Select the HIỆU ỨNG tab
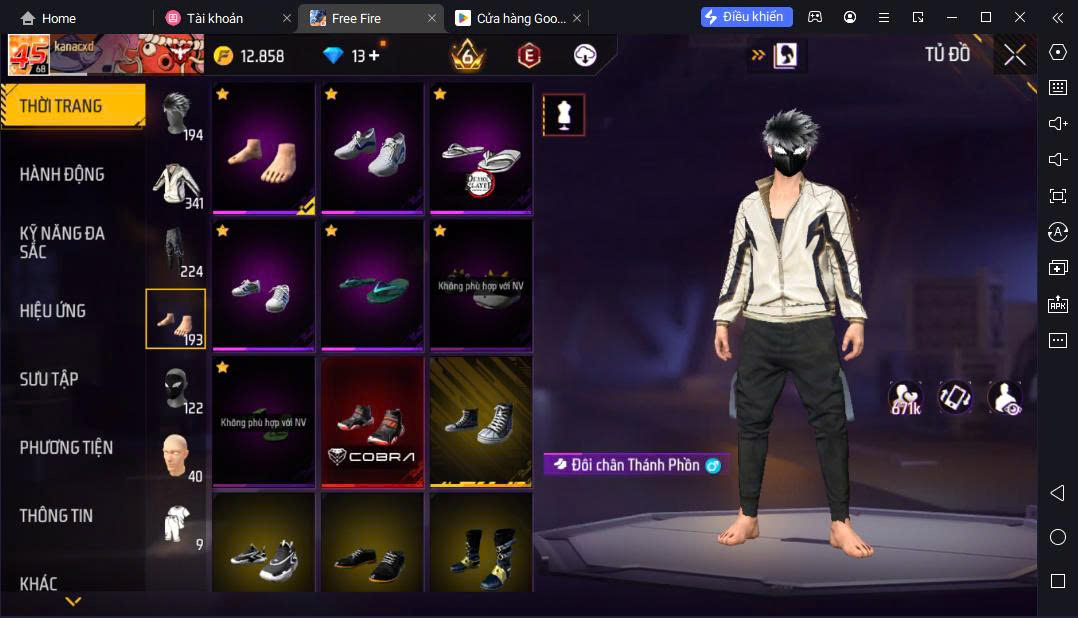 click(x=53, y=311)
